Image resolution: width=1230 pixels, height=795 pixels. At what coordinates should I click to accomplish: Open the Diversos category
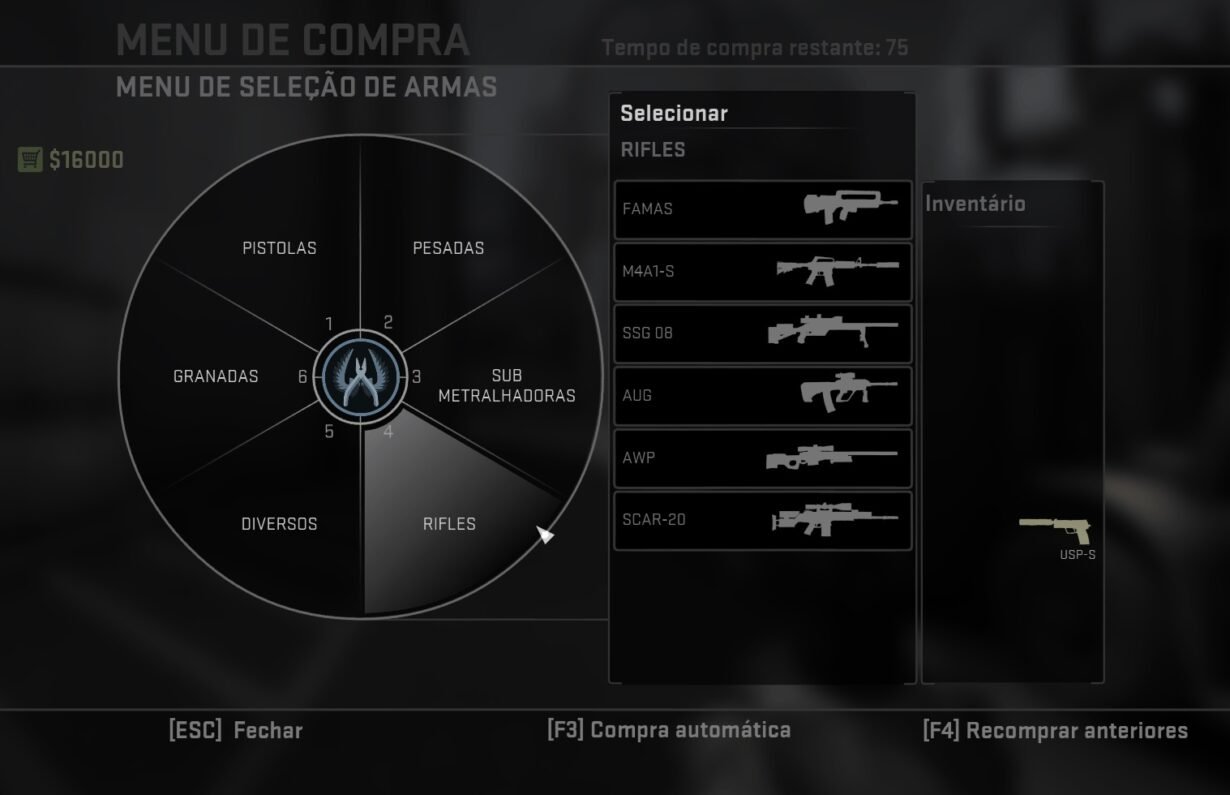[279, 524]
